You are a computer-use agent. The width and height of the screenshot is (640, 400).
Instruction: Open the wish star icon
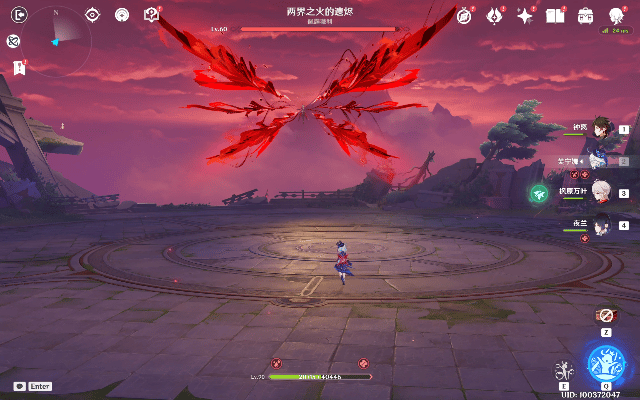[x=524, y=16]
